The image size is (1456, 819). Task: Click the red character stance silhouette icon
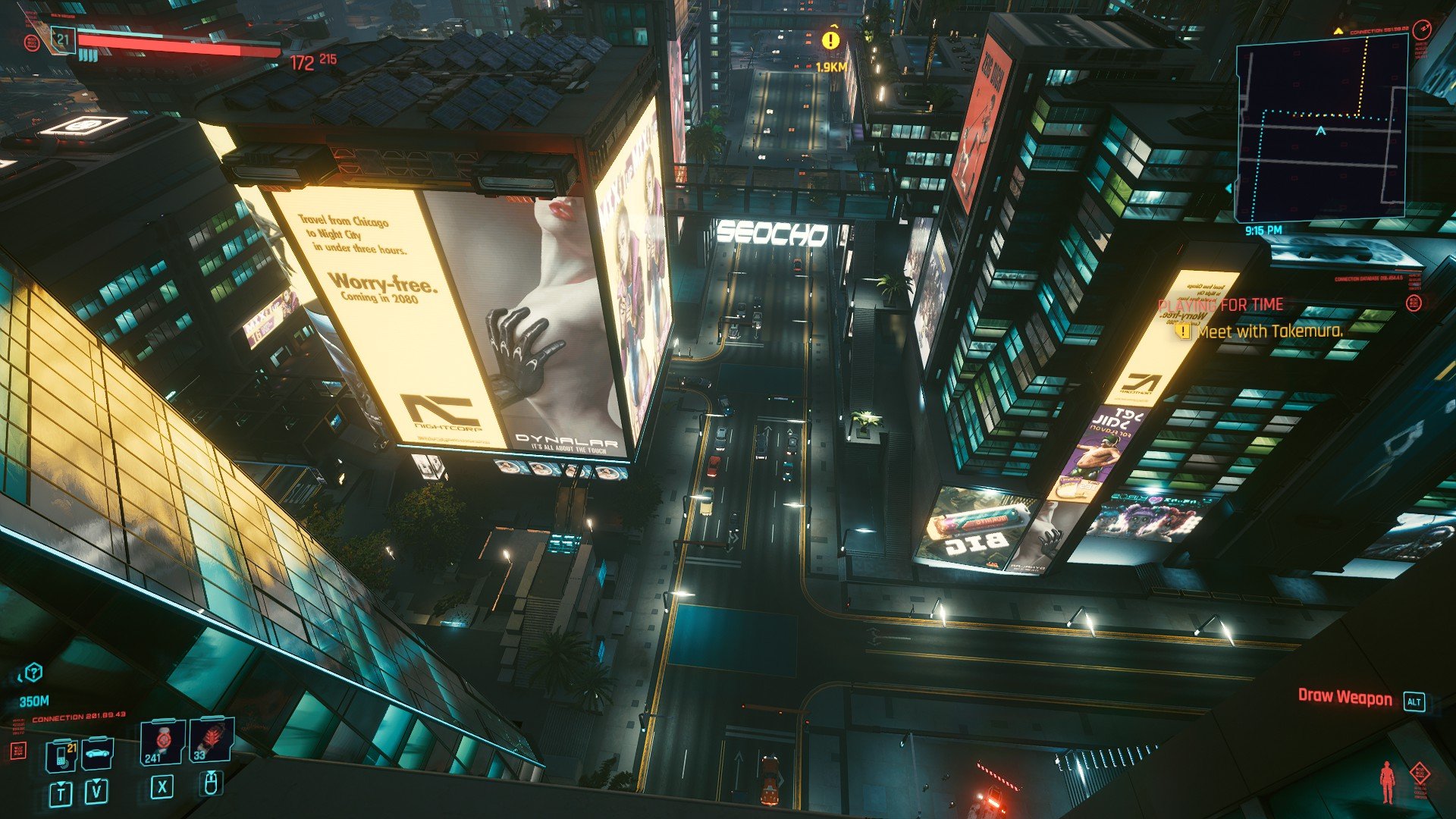1387,782
